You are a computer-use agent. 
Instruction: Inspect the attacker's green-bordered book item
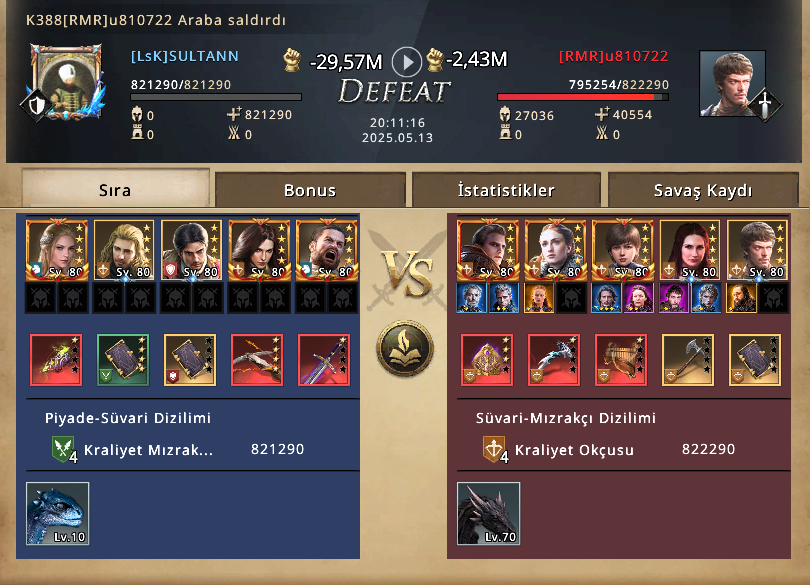click(x=123, y=360)
